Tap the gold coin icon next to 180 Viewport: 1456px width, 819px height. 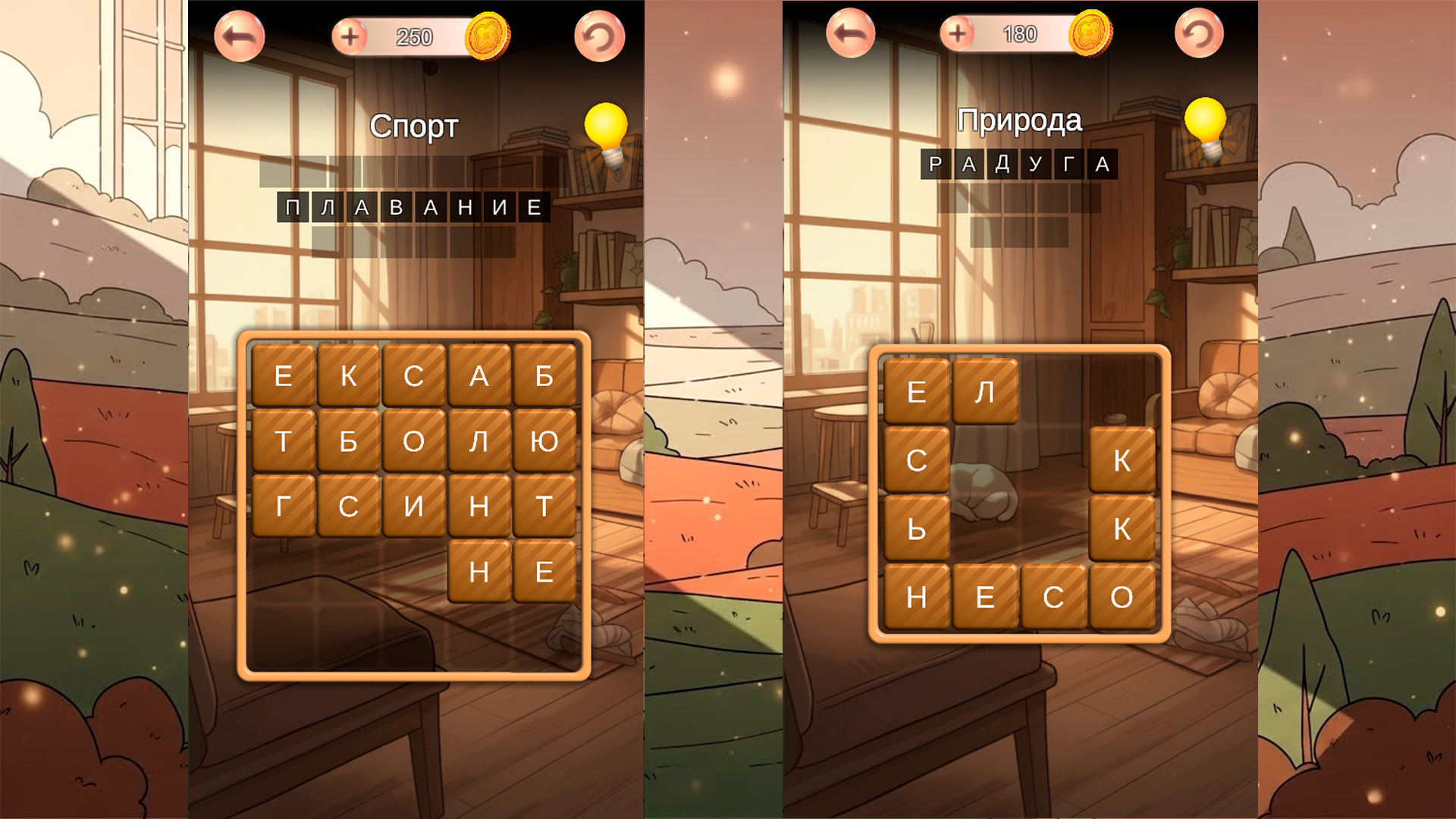[1090, 34]
